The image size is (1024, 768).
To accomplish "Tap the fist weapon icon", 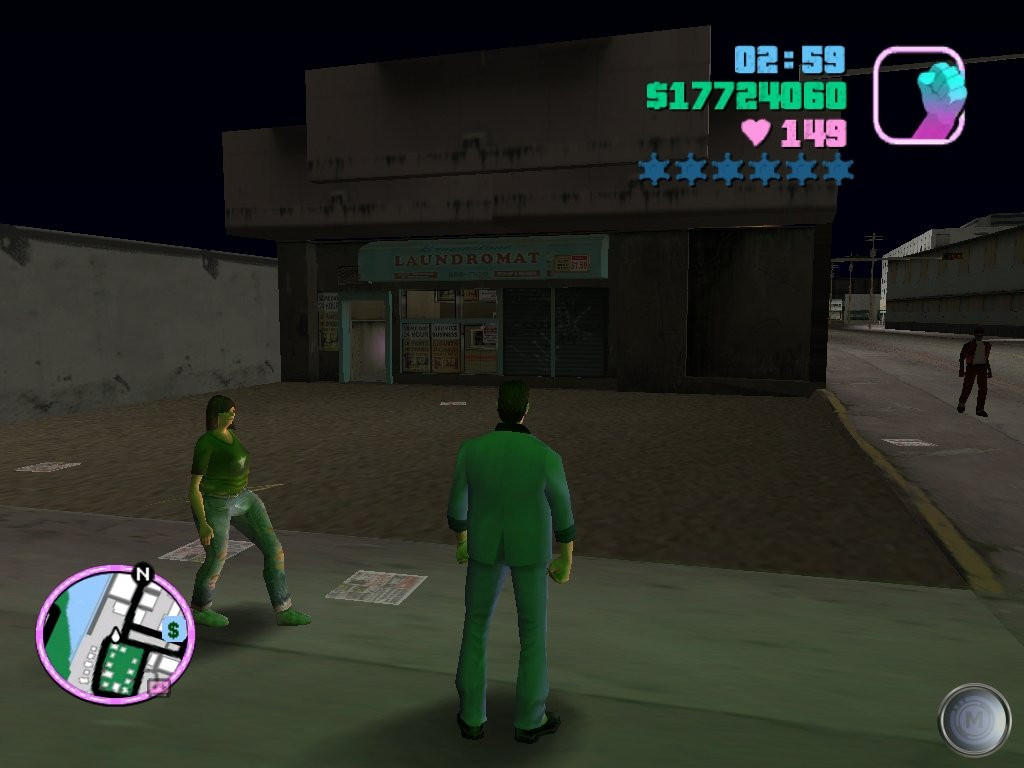I will coord(918,95).
